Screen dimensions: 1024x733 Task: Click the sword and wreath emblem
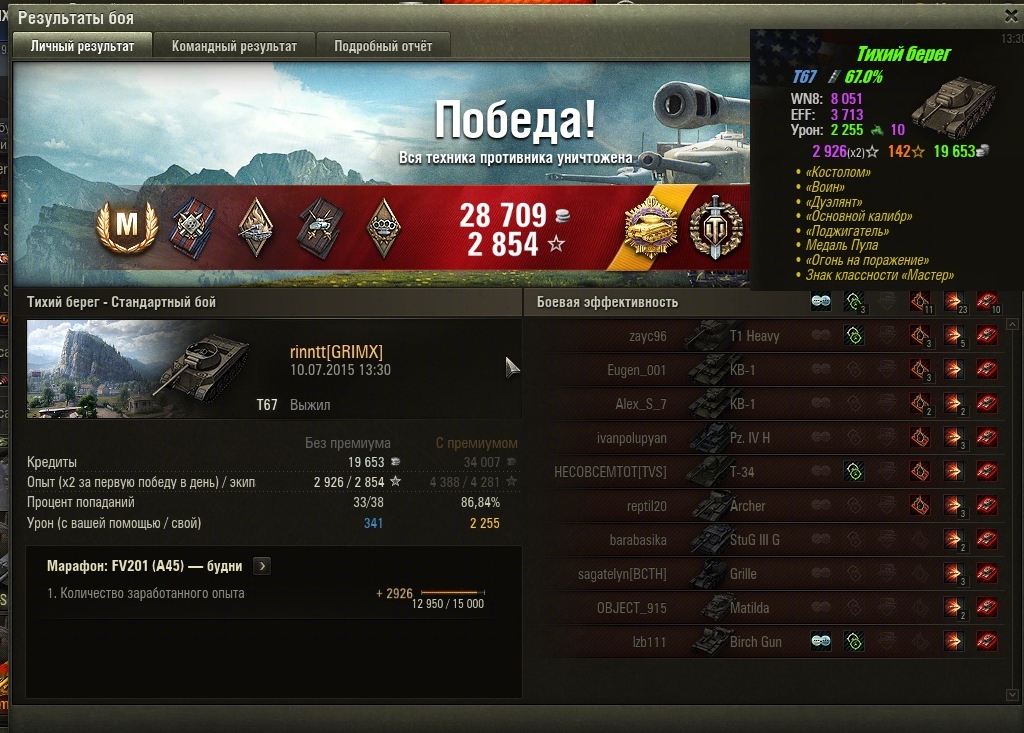point(714,228)
